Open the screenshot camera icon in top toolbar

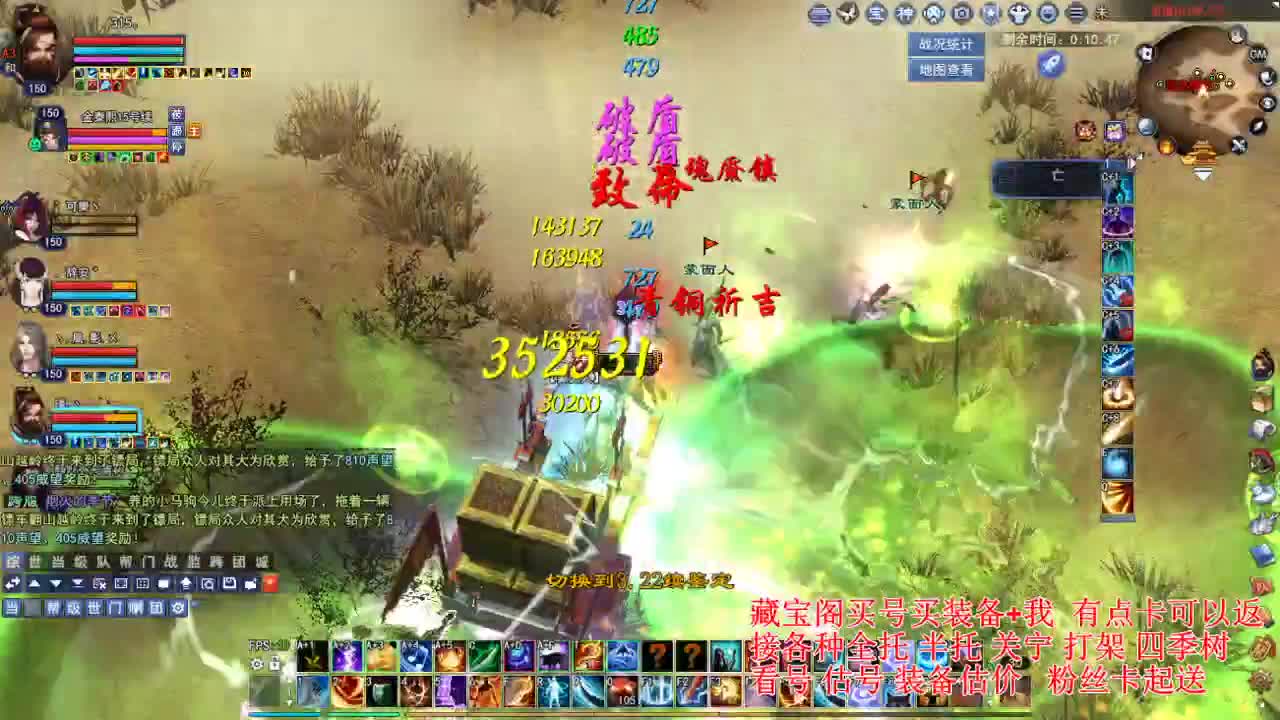point(960,13)
